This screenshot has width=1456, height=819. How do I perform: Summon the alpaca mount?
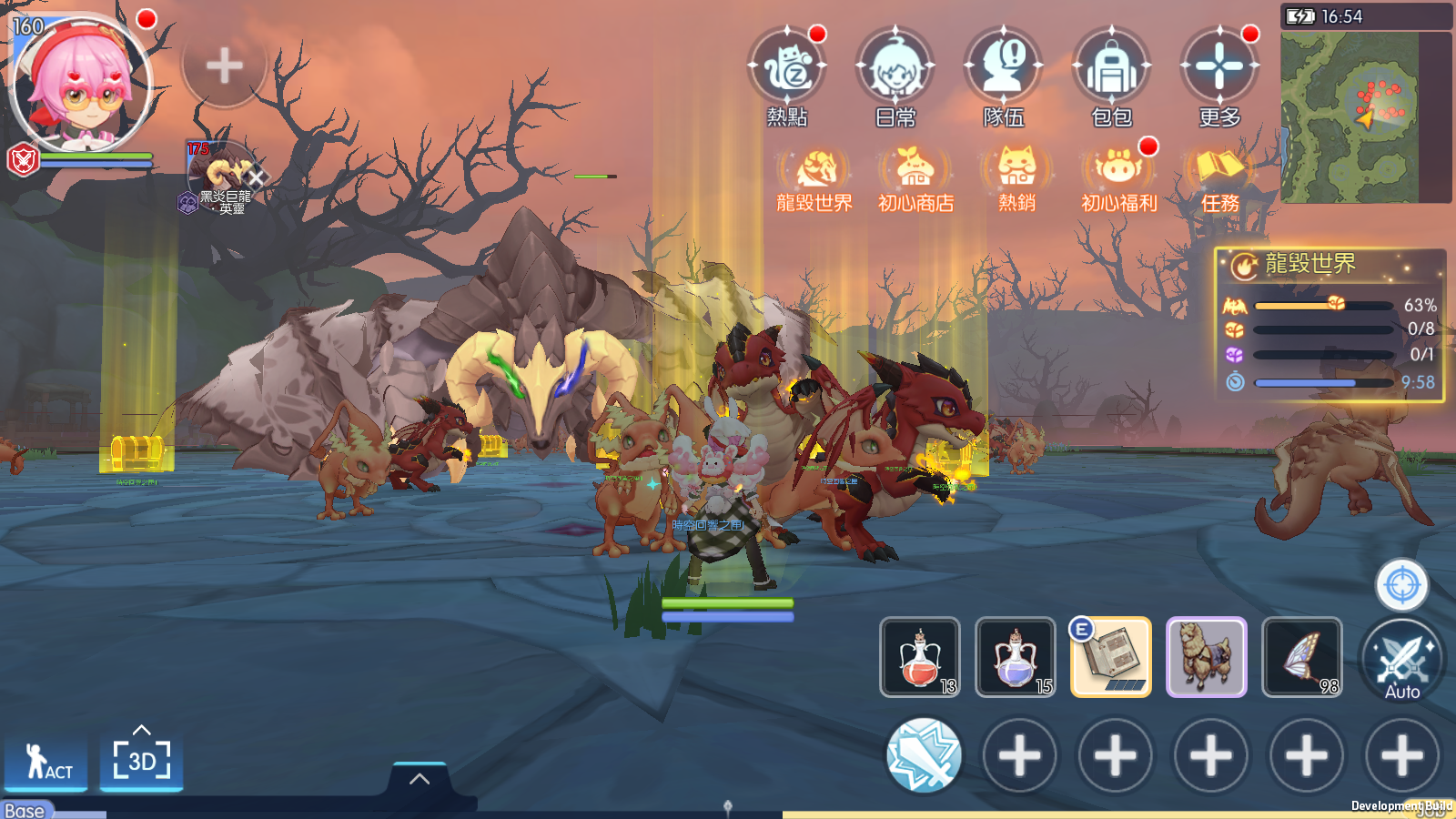point(1207,657)
